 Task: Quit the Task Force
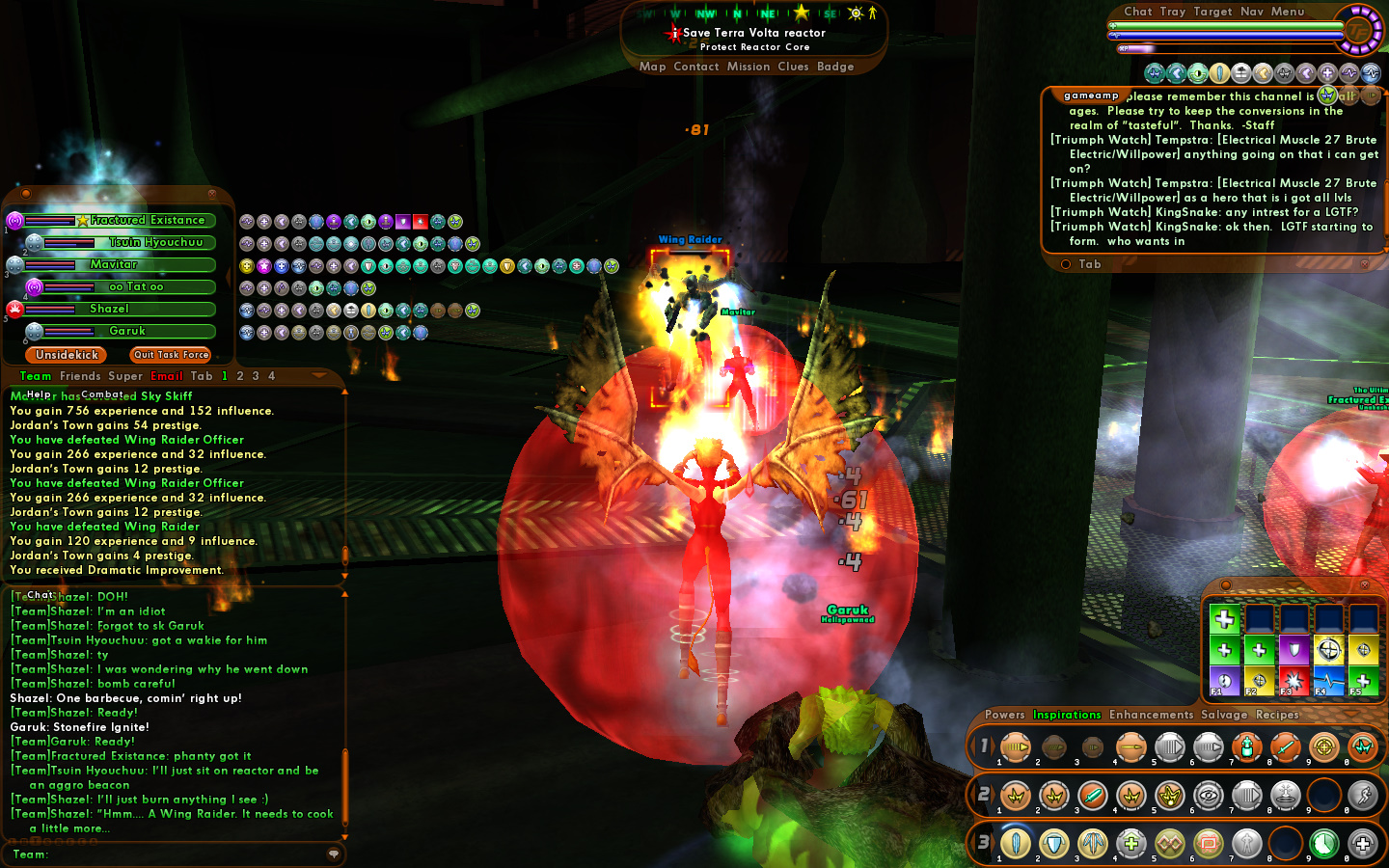(x=171, y=355)
